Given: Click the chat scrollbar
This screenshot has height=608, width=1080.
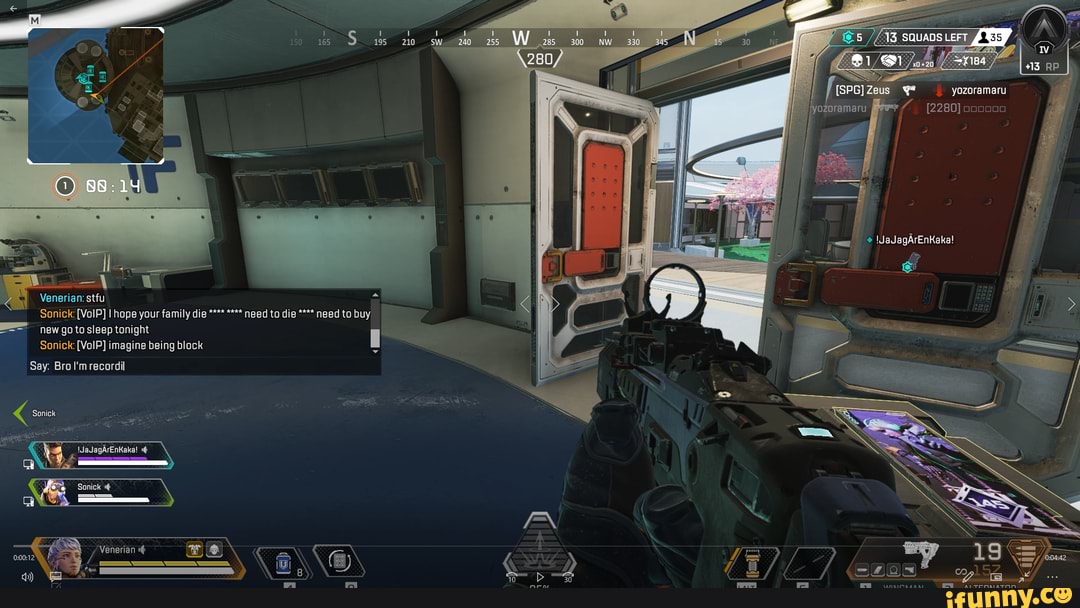Looking at the screenshot, I should [375, 322].
